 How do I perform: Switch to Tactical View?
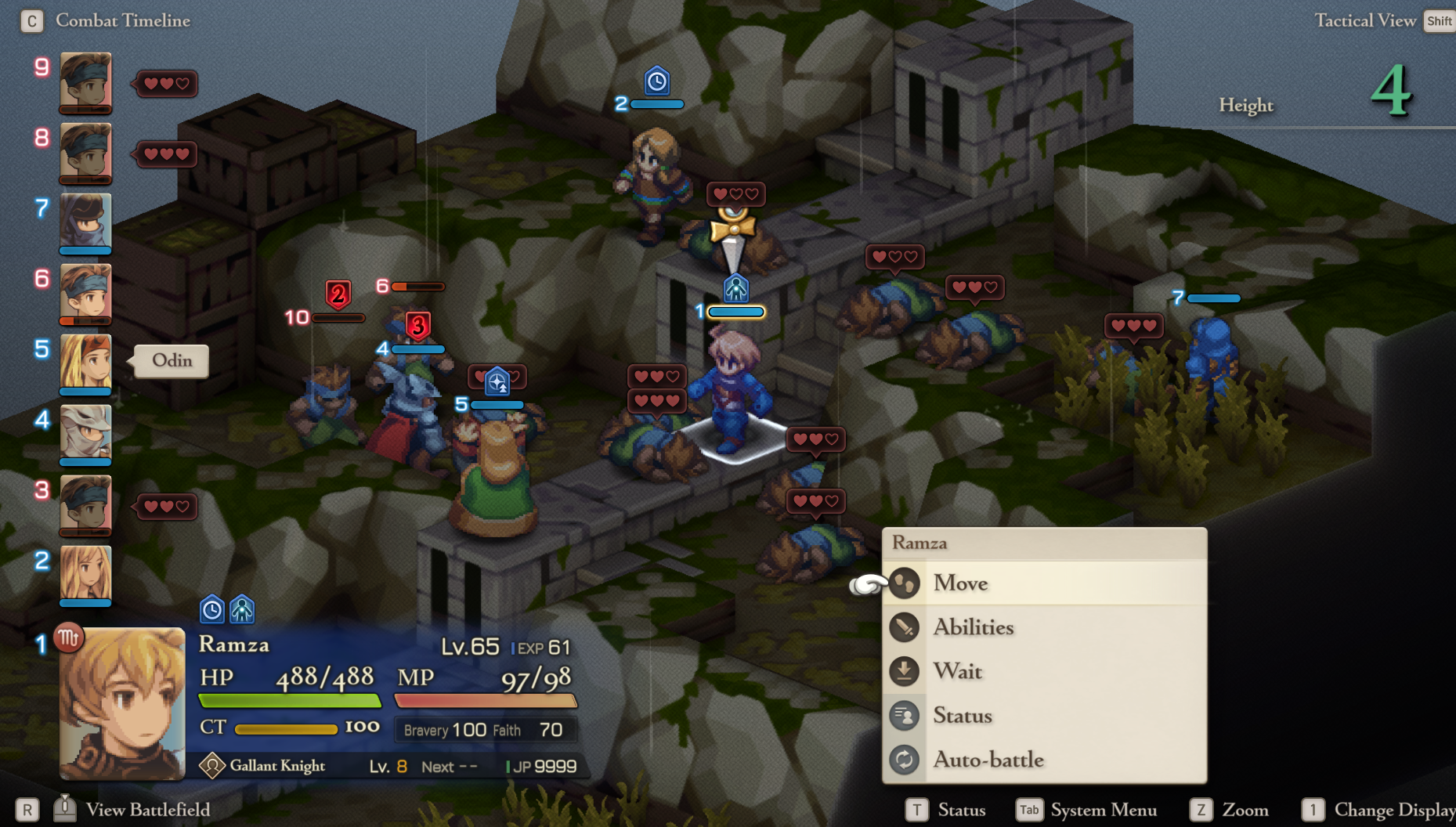(1364, 20)
